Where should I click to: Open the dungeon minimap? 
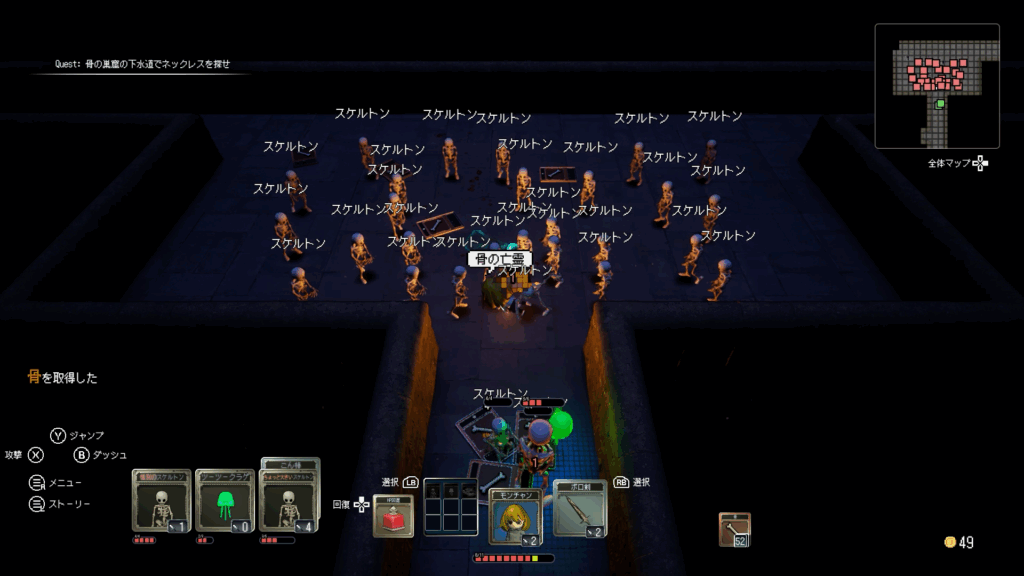coord(937,86)
